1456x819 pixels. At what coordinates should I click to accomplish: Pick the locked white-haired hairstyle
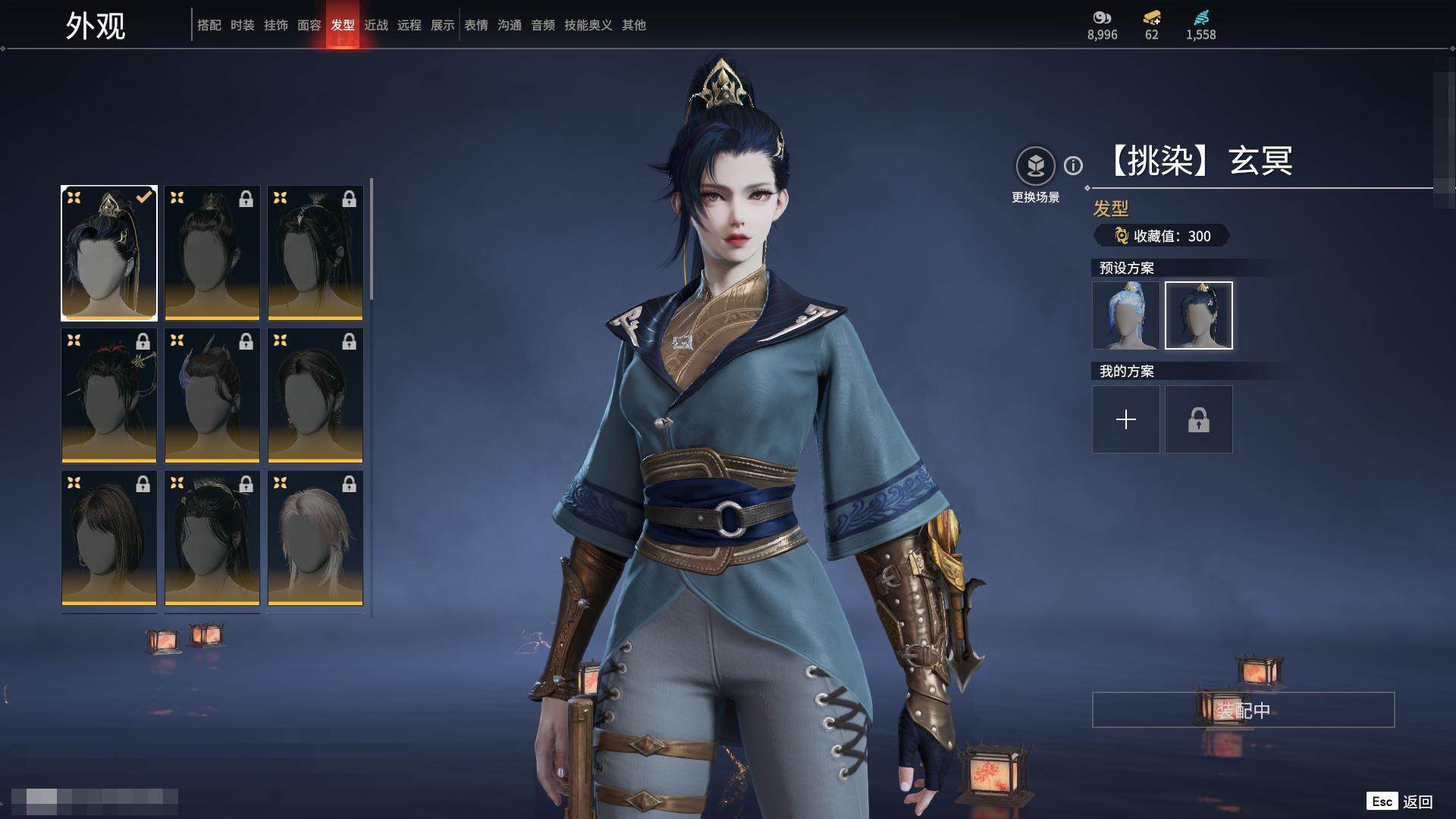point(315,538)
